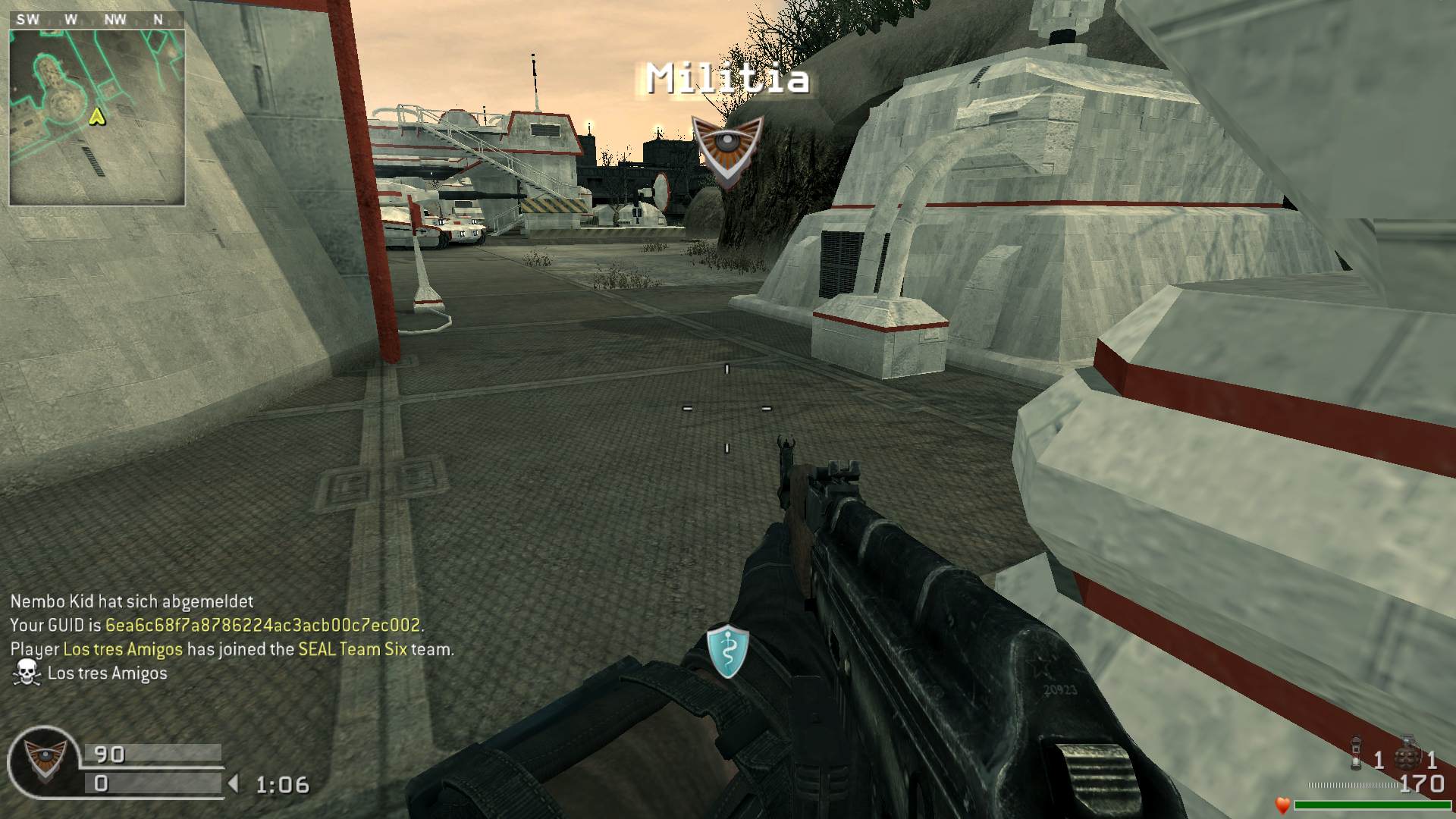Select the special grenade icon
The image size is (1456, 819).
point(1357,753)
